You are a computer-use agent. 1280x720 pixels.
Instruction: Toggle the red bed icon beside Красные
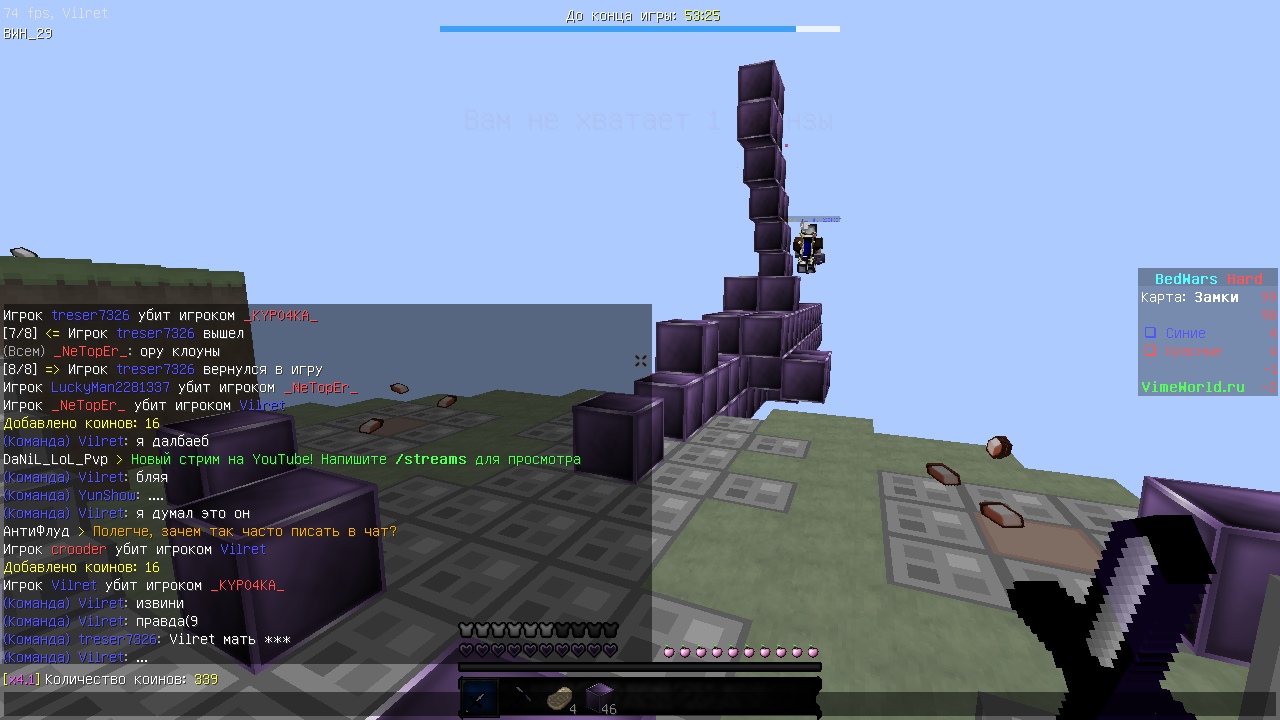click(x=1150, y=350)
